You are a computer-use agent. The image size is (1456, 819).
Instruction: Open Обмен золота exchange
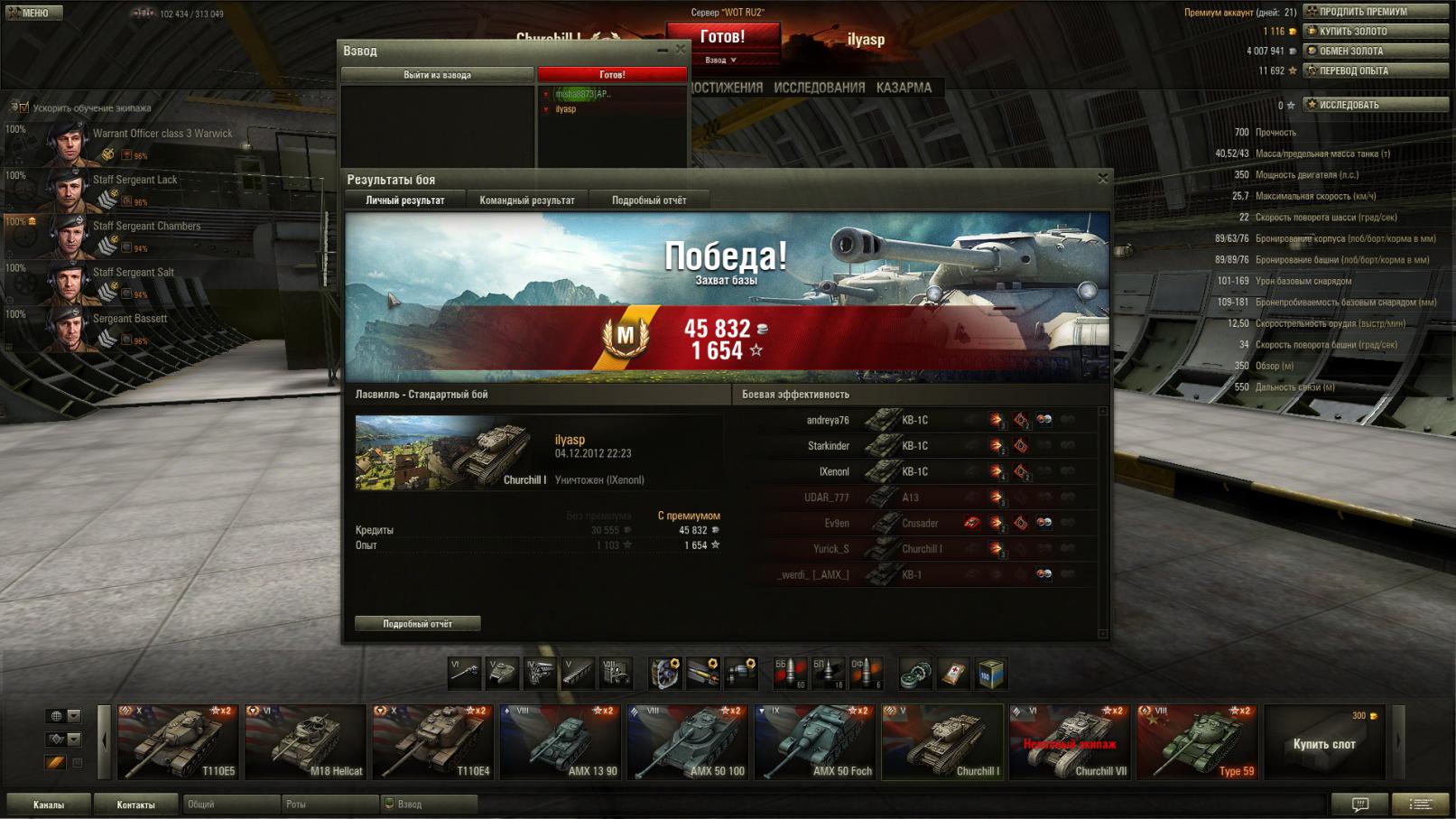pos(1375,51)
